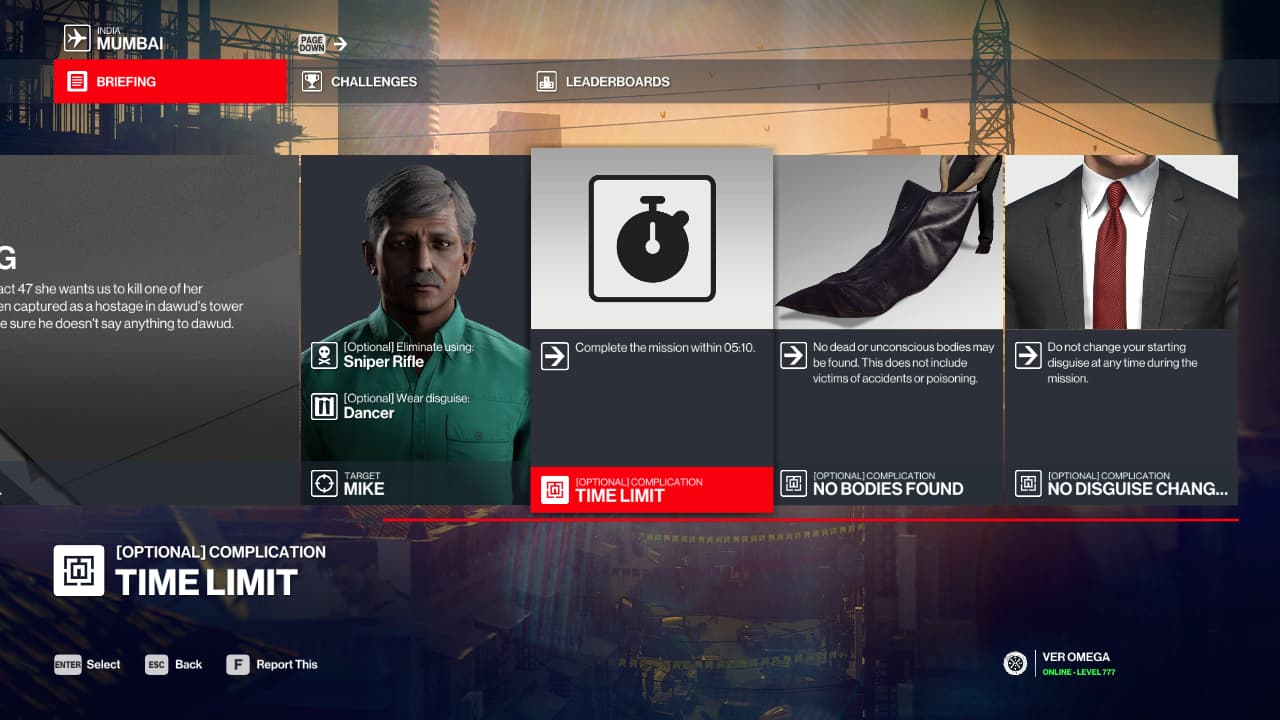
Task: Show the Leaderboards tab
Action: [616, 82]
